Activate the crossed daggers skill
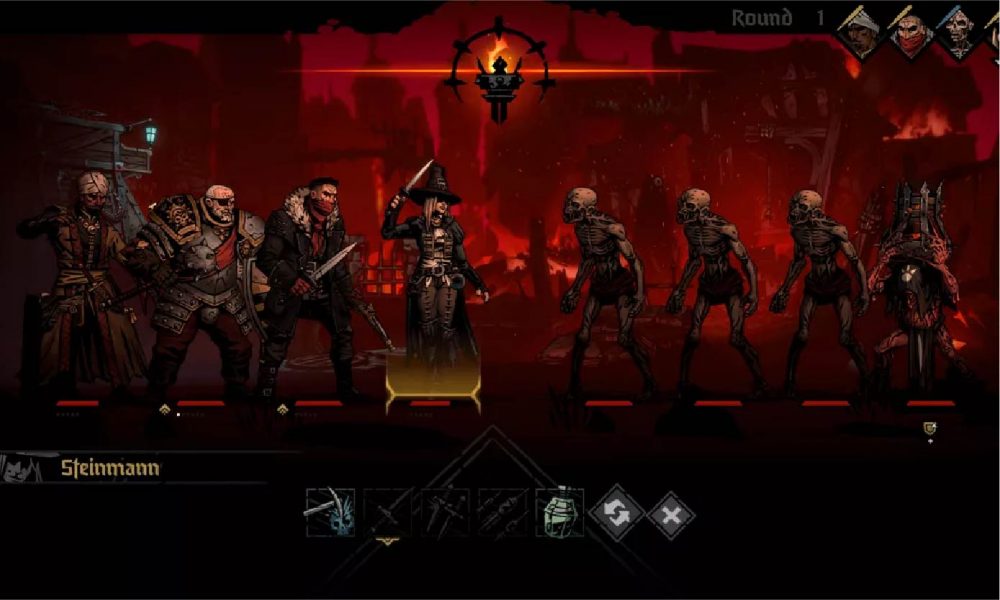The height and width of the screenshot is (600, 1000). (445, 512)
